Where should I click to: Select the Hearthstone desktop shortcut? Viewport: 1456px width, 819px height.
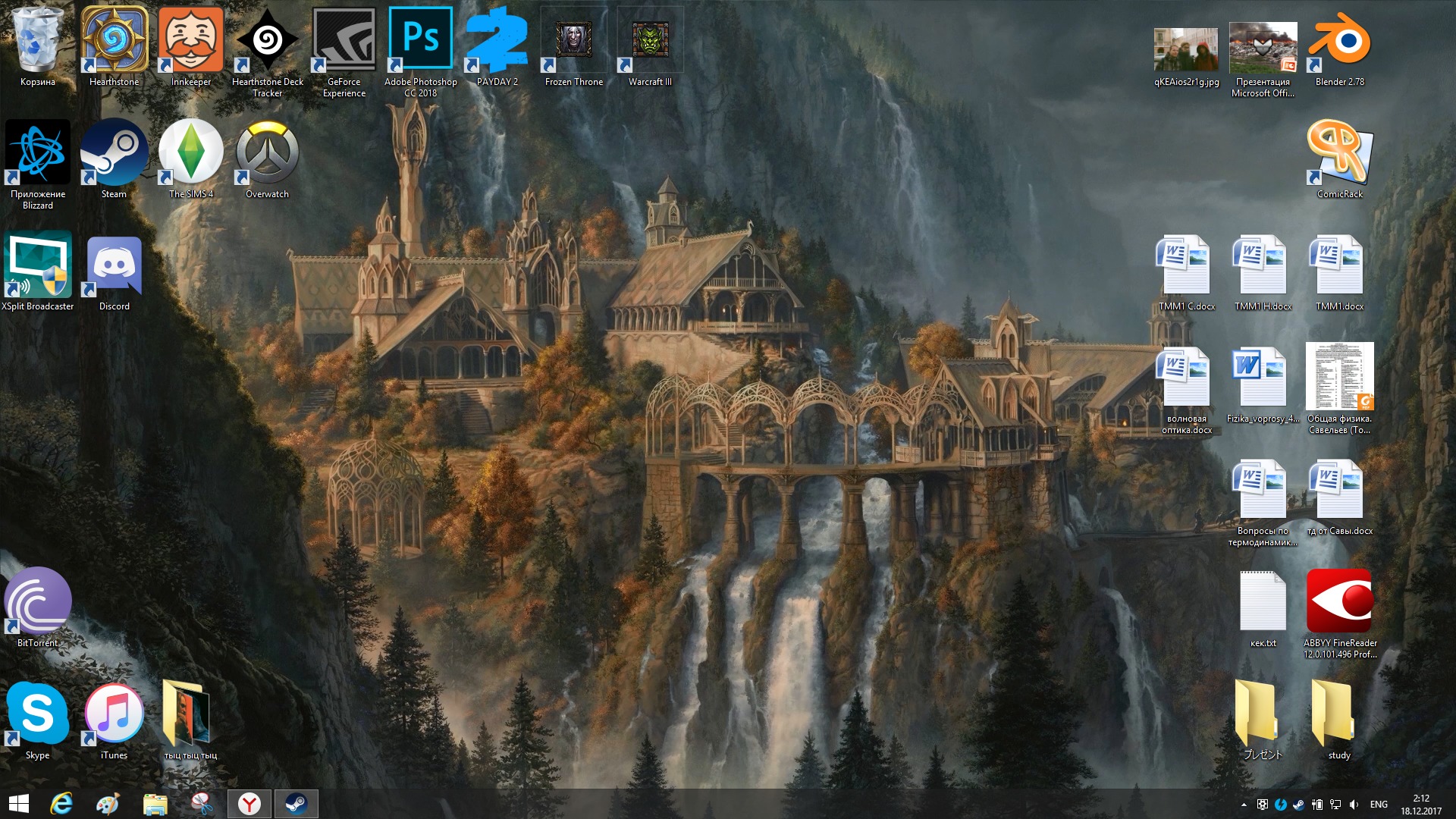115,45
